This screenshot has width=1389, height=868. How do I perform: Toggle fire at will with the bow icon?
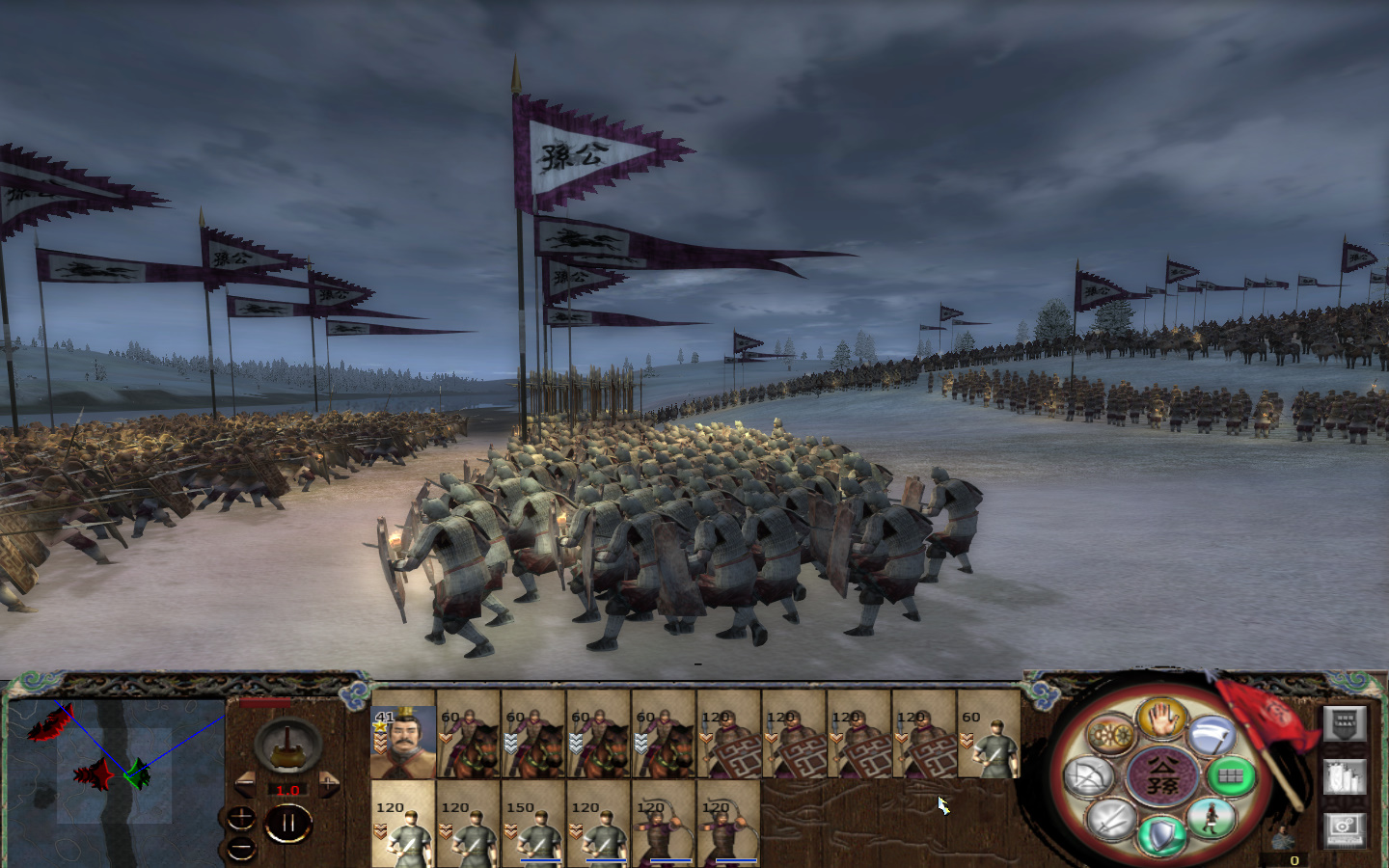tap(1090, 776)
